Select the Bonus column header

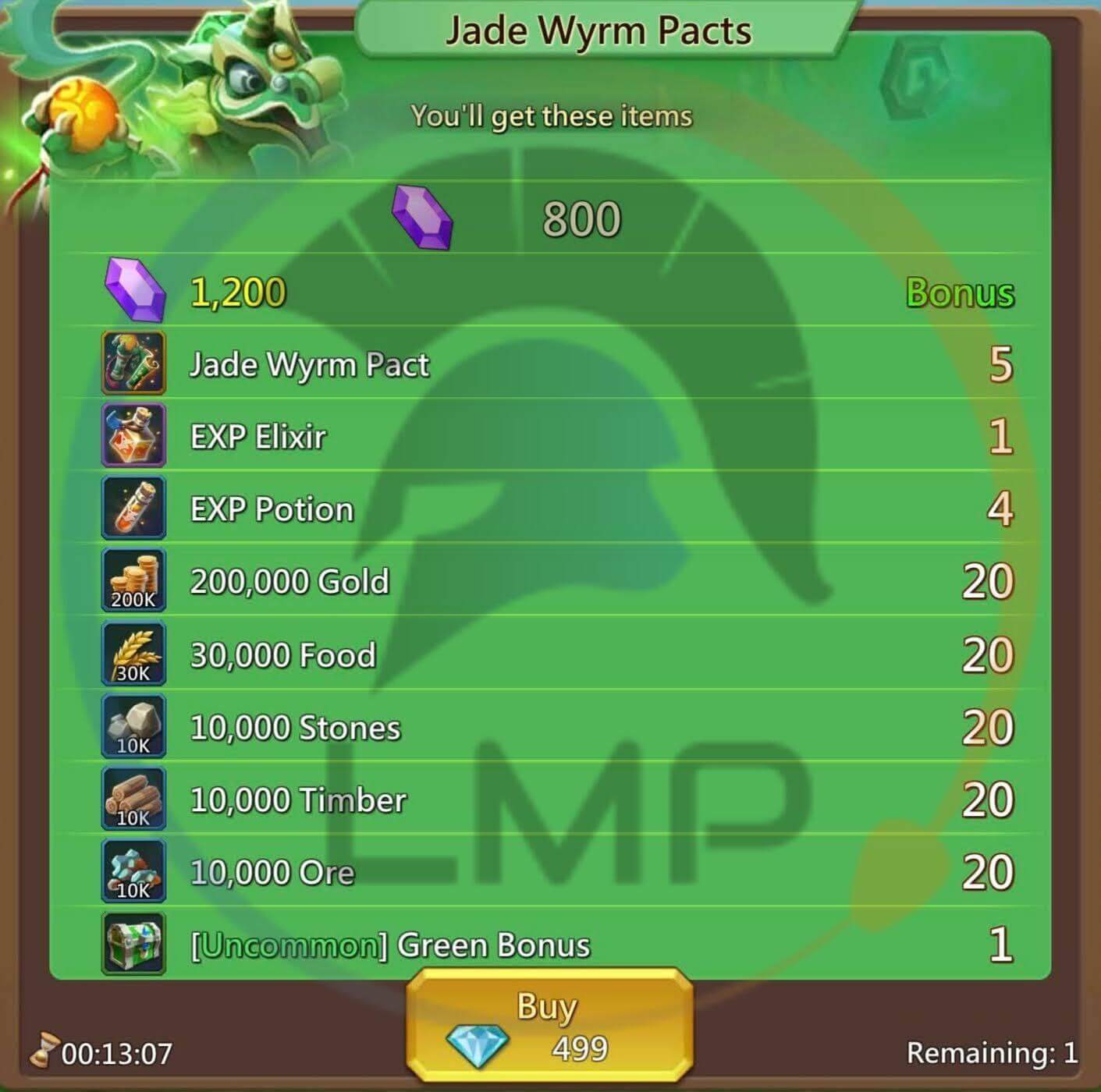(x=961, y=293)
